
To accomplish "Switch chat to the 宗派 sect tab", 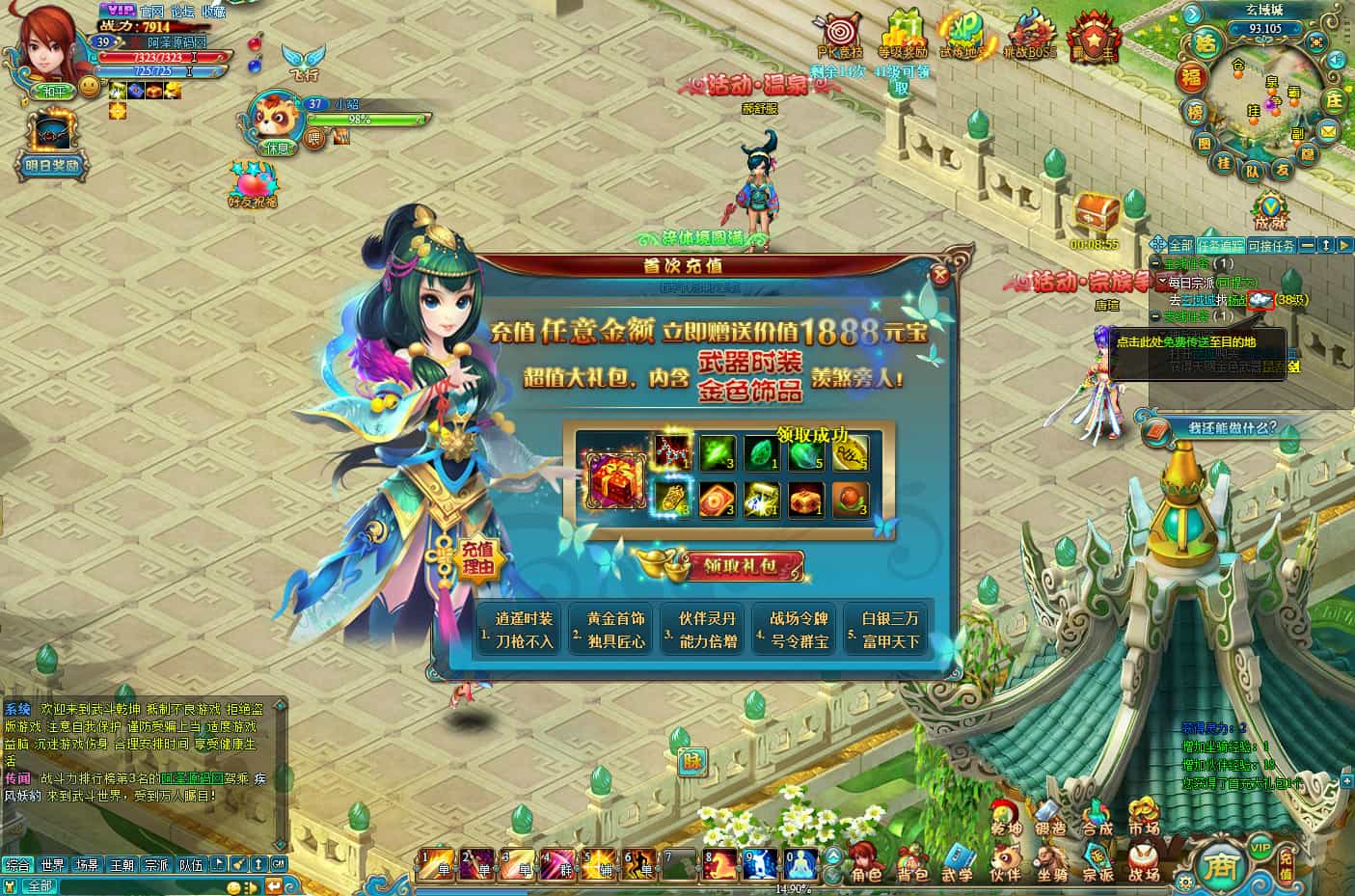I will (x=156, y=865).
